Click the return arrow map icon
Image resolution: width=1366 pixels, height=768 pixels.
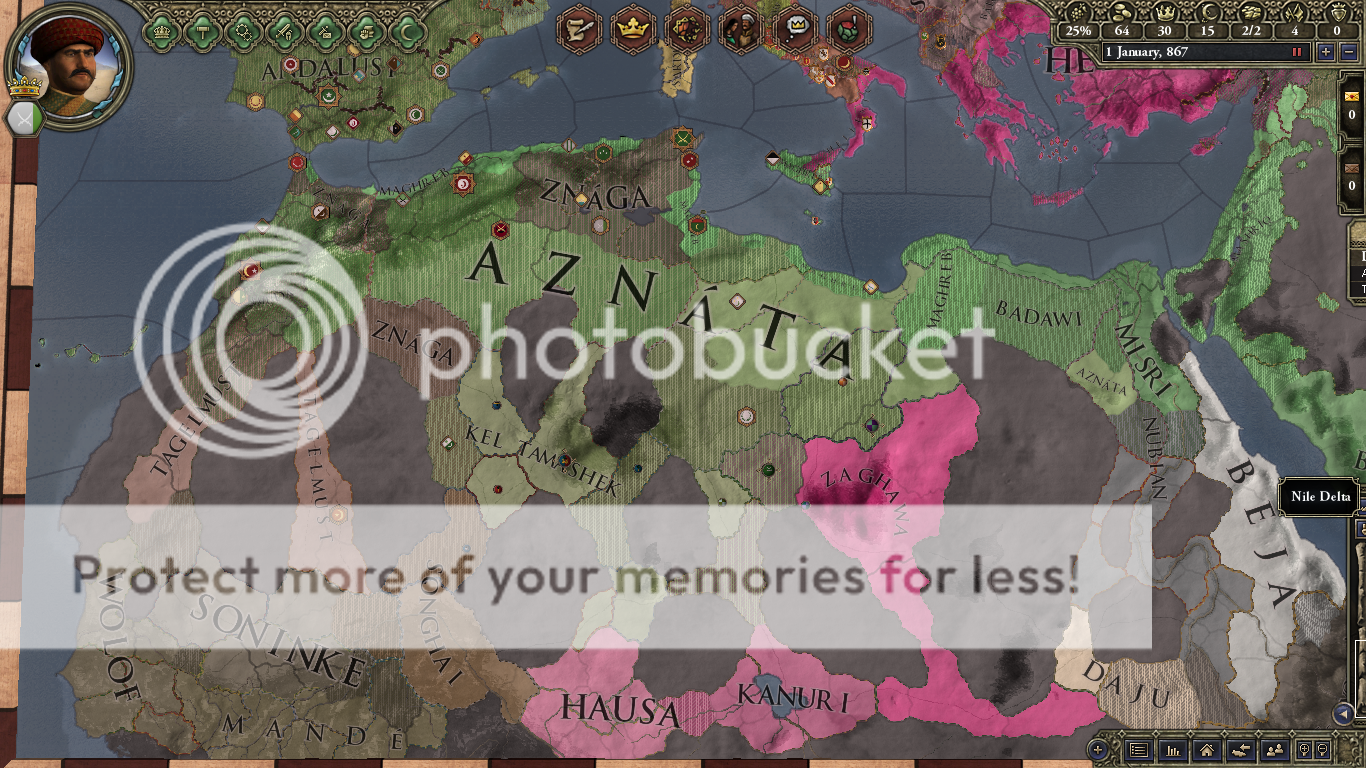[x=1240, y=750]
